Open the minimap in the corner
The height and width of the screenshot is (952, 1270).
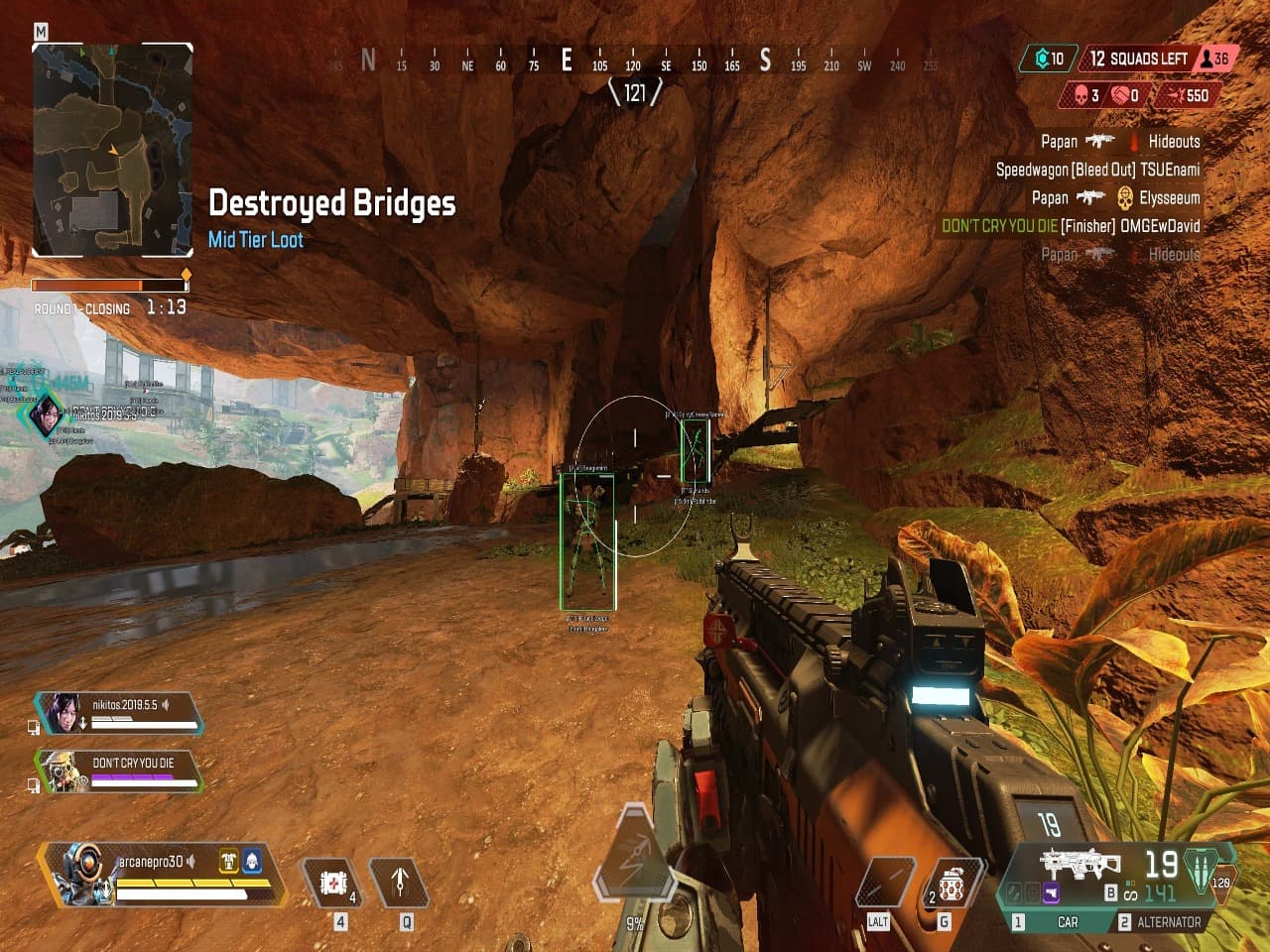pyautogui.click(x=111, y=151)
